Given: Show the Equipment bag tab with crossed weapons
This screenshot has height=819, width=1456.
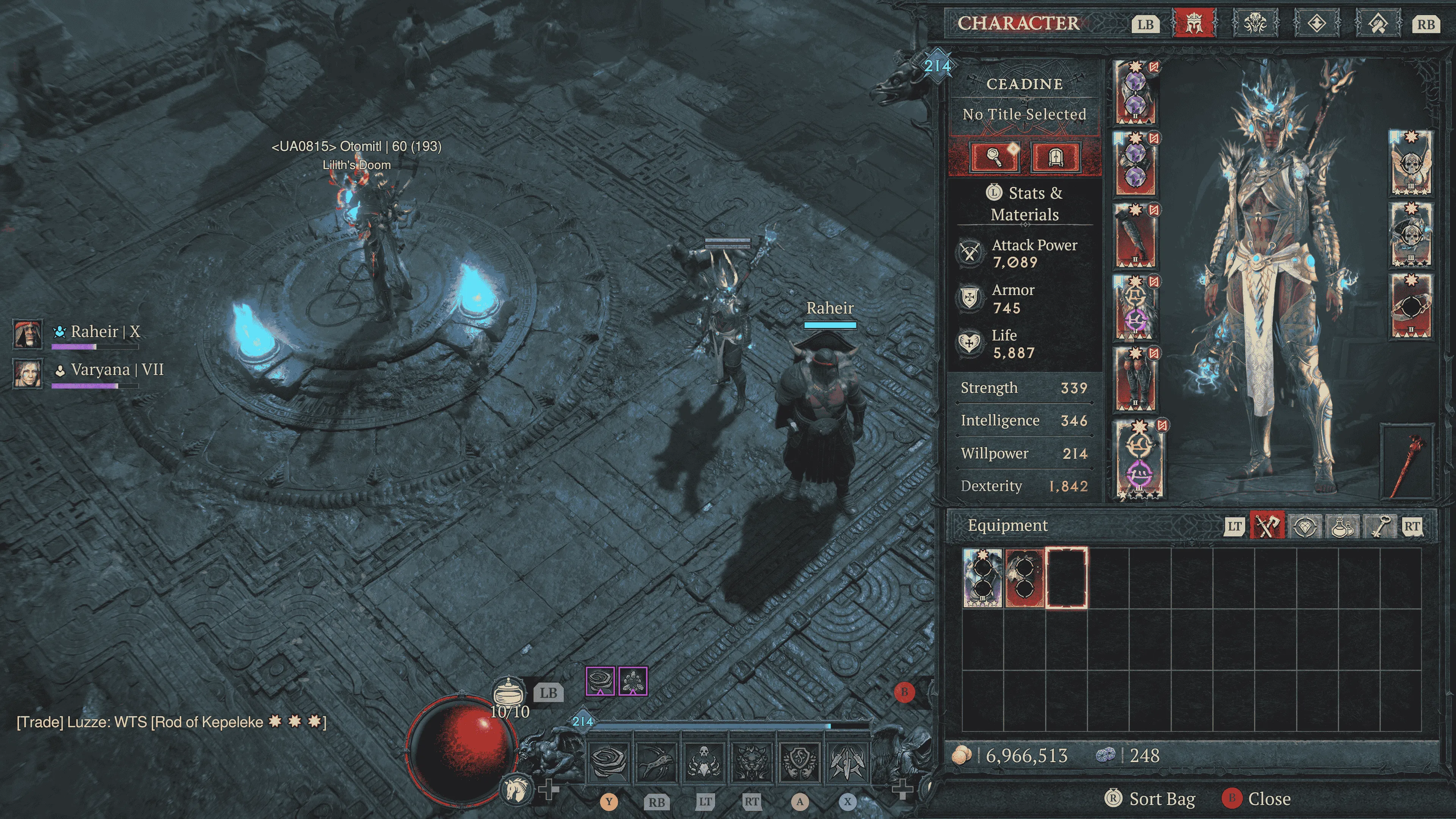Looking at the screenshot, I should pos(1267,526).
